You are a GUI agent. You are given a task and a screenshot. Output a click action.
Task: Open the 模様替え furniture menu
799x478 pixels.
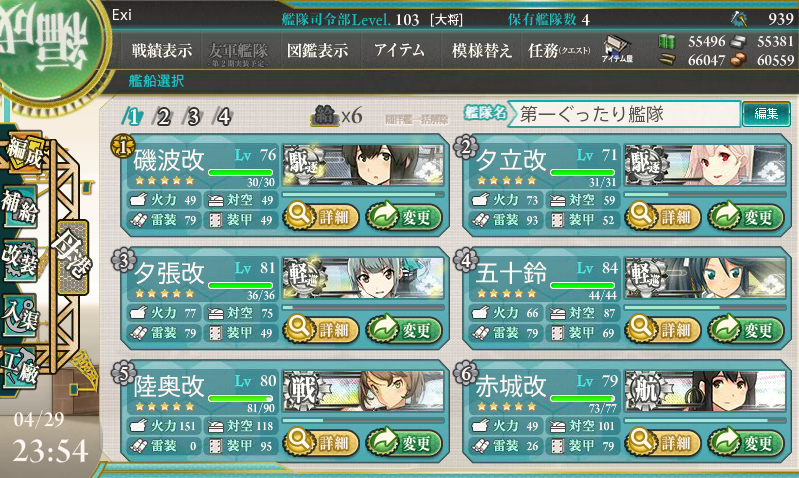click(482, 51)
